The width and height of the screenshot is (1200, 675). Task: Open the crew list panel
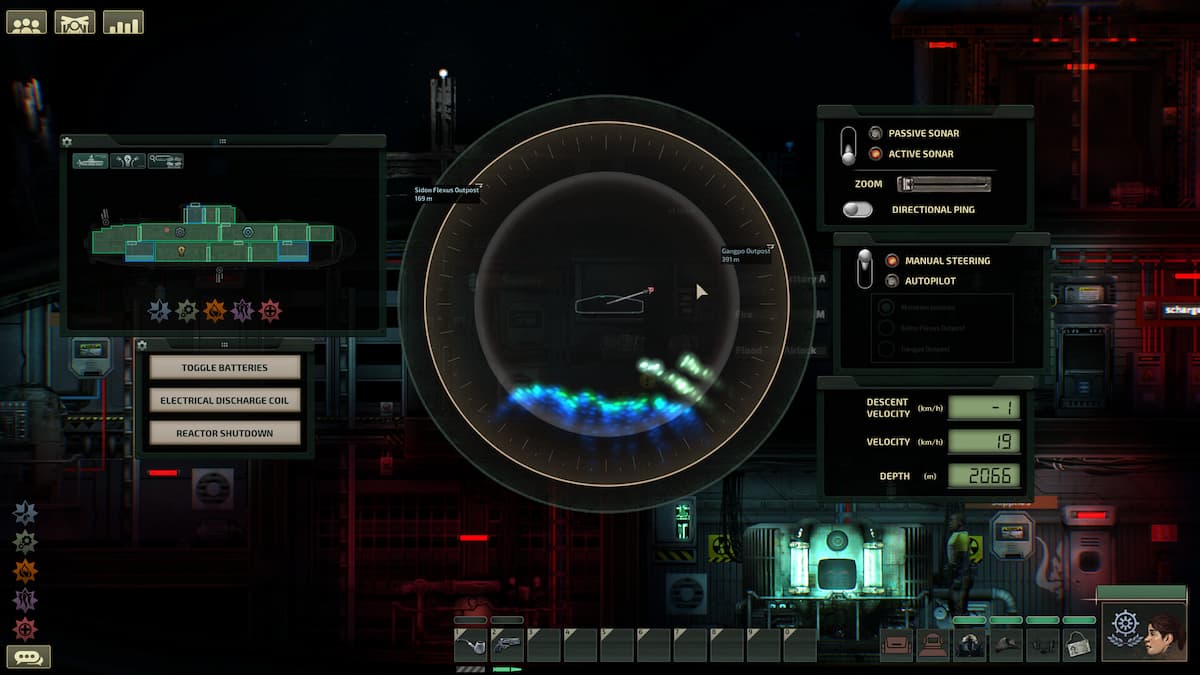[x=27, y=22]
